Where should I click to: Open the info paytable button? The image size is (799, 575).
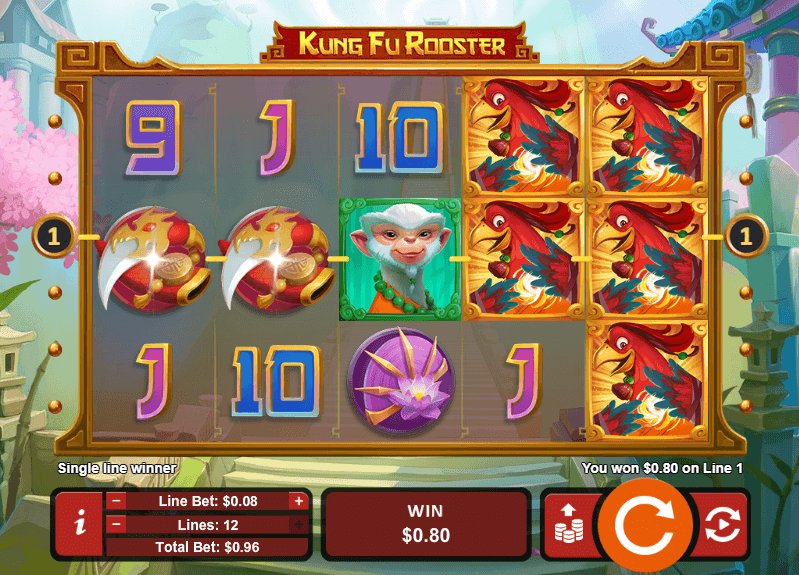[78, 524]
